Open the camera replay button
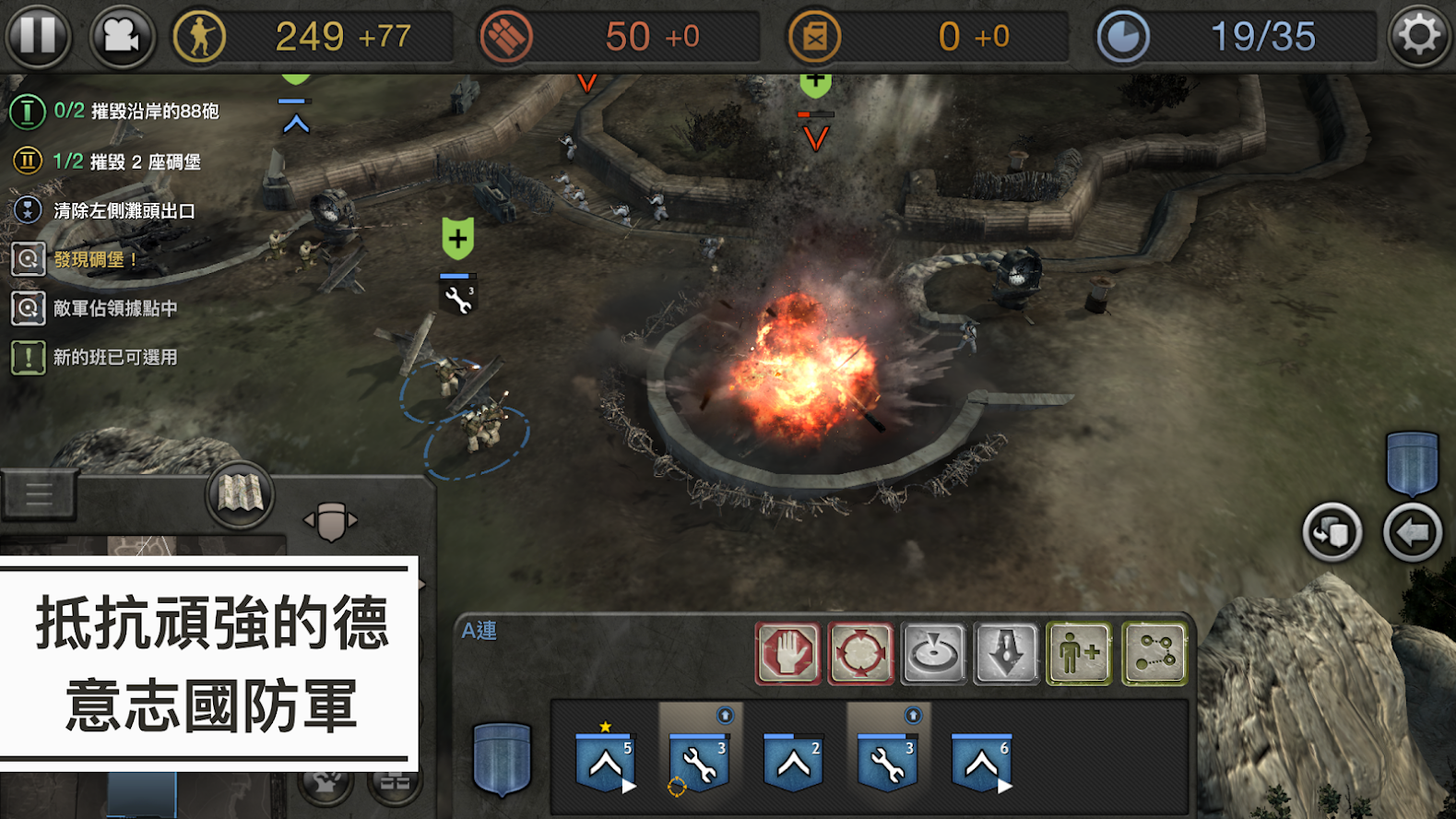Image resolution: width=1456 pixels, height=819 pixels. coord(121,36)
